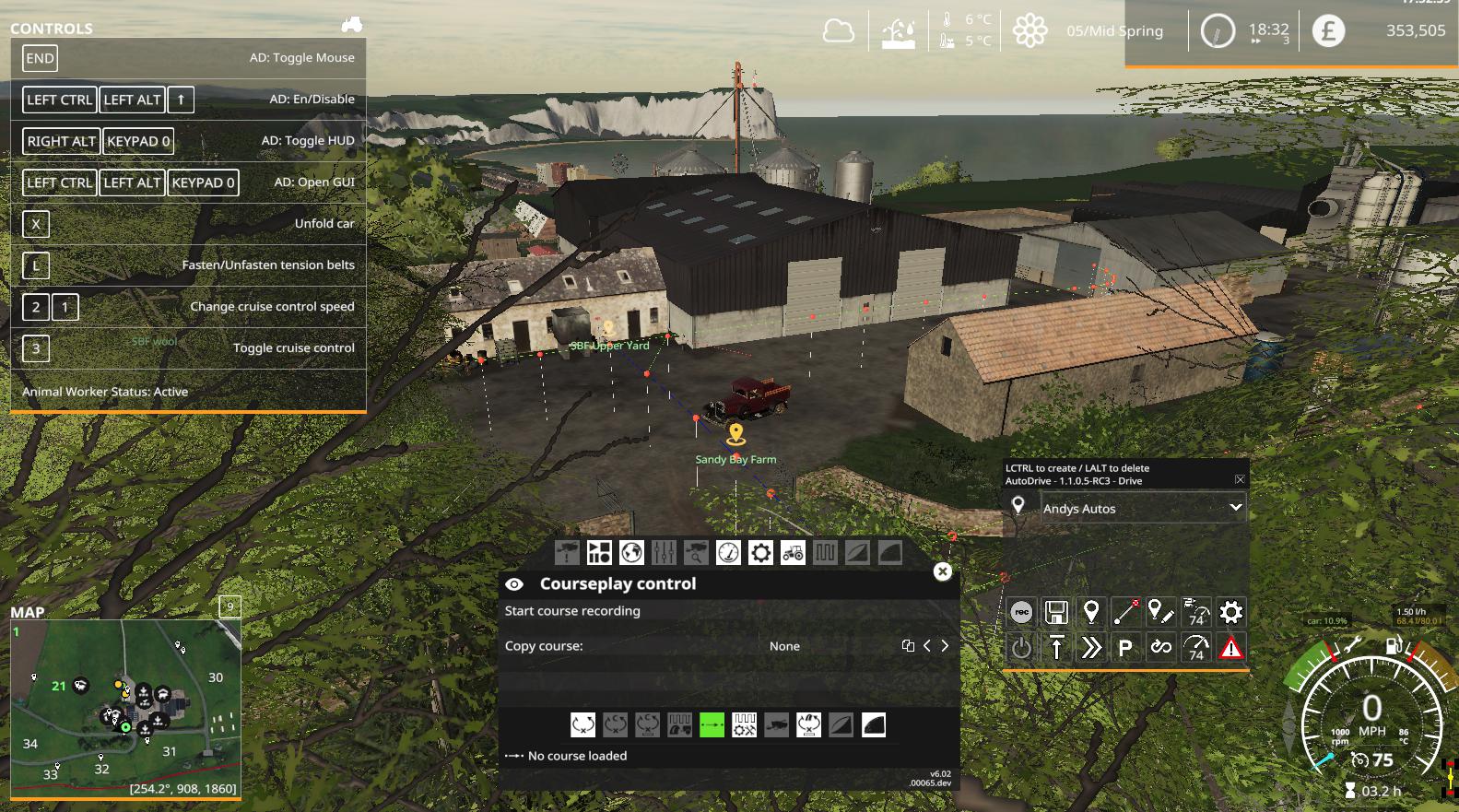This screenshot has height=812, width=1459.
Task: Activate AutoDrive Park mode with the P icon
Action: pyautogui.click(x=1126, y=647)
